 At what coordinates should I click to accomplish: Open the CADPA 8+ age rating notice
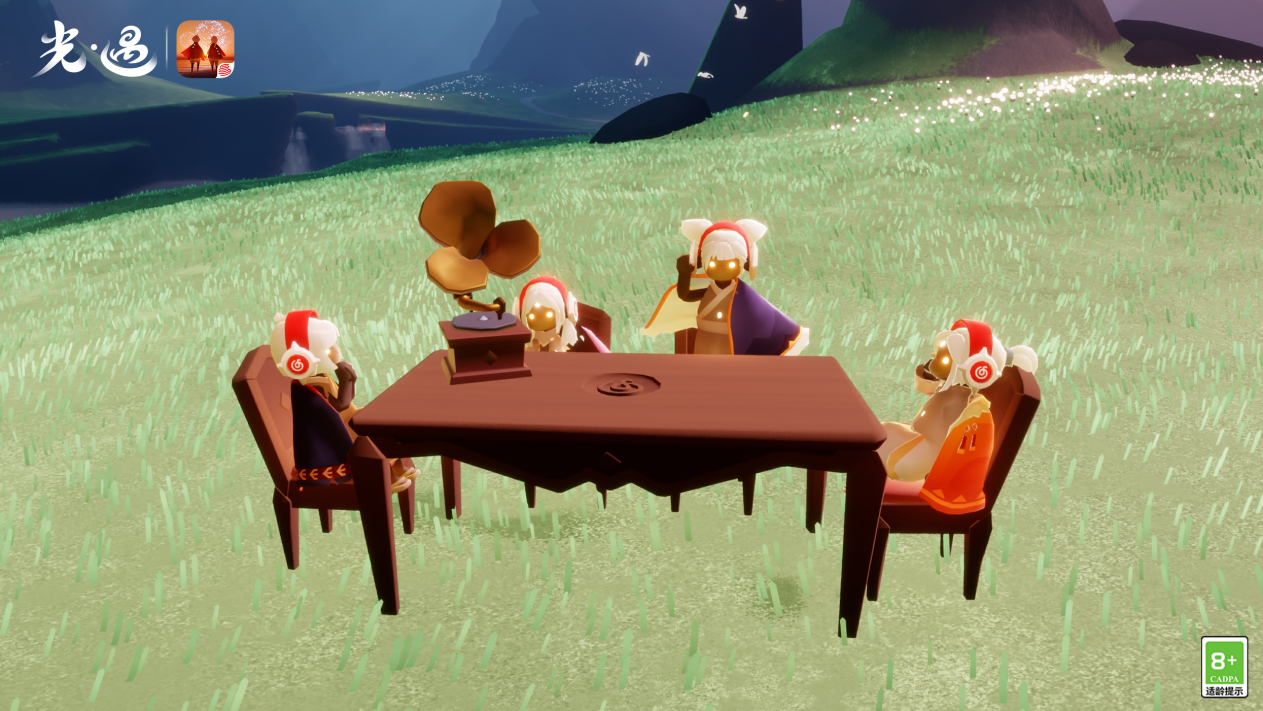(x=1224, y=667)
